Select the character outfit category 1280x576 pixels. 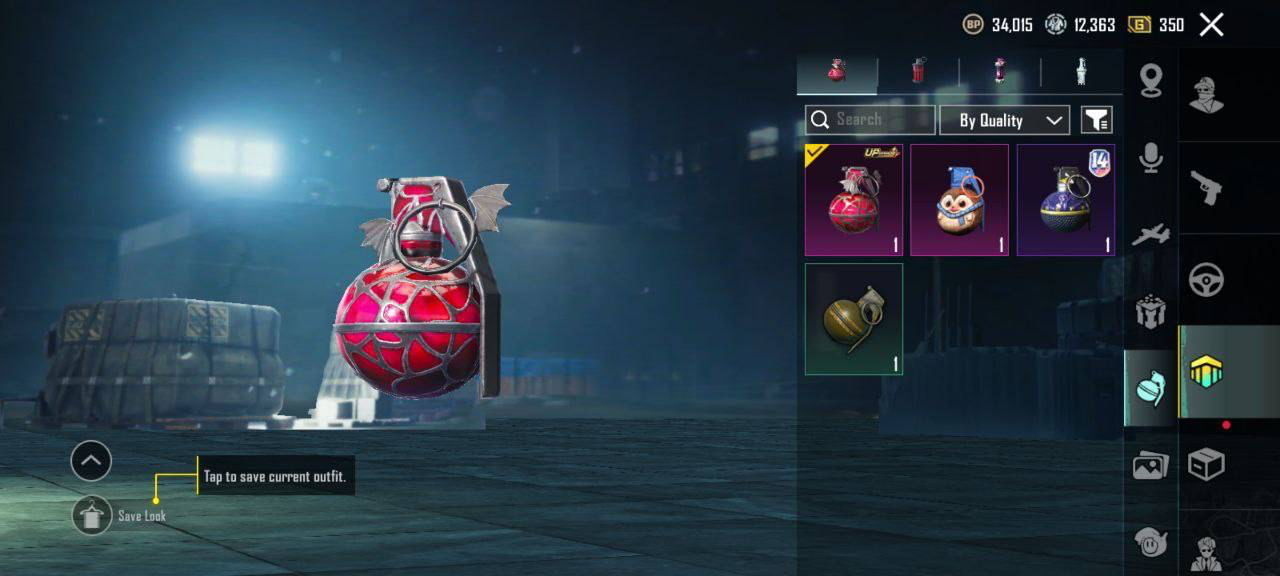point(1206,94)
